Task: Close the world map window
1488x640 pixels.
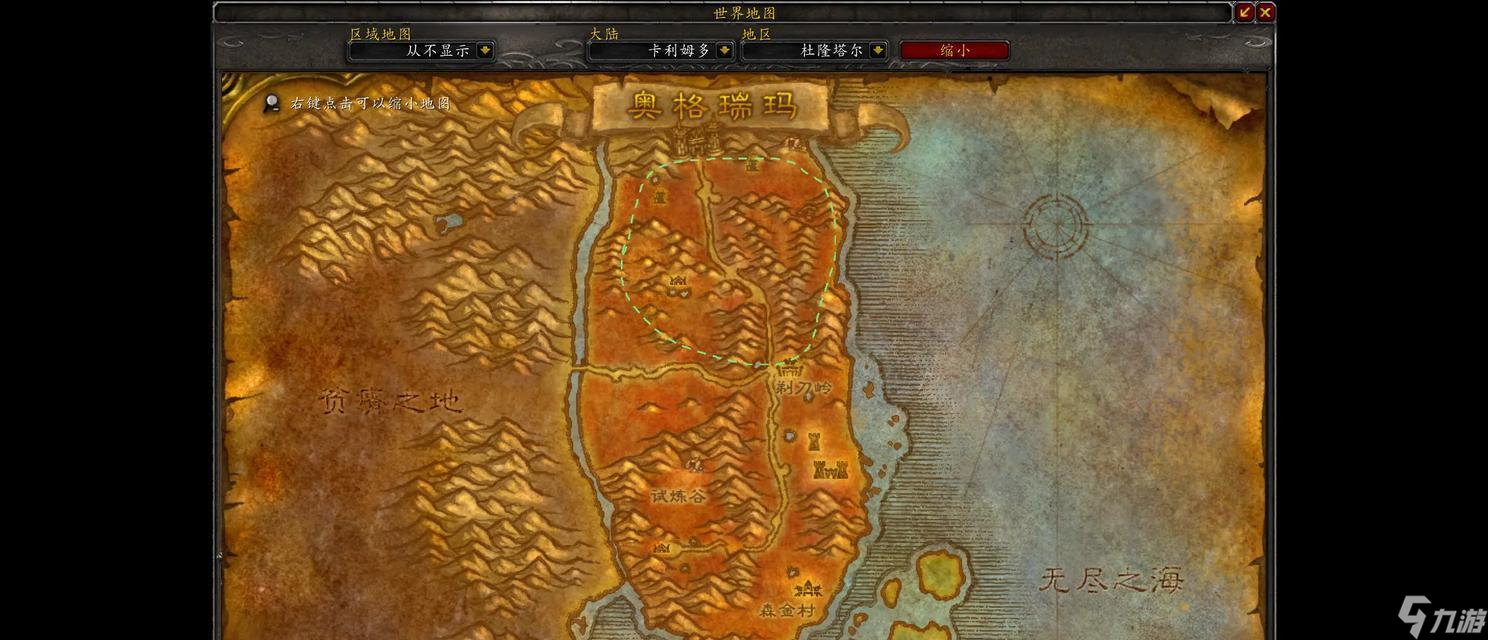Action: (x=1265, y=12)
